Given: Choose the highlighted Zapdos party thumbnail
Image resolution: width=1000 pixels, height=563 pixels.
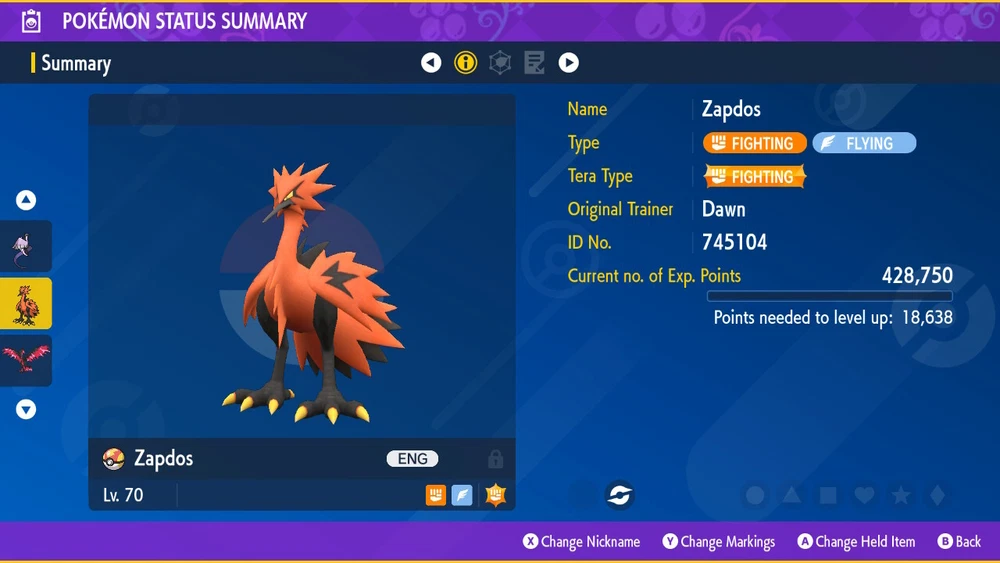Looking at the screenshot, I should (26, 303).
